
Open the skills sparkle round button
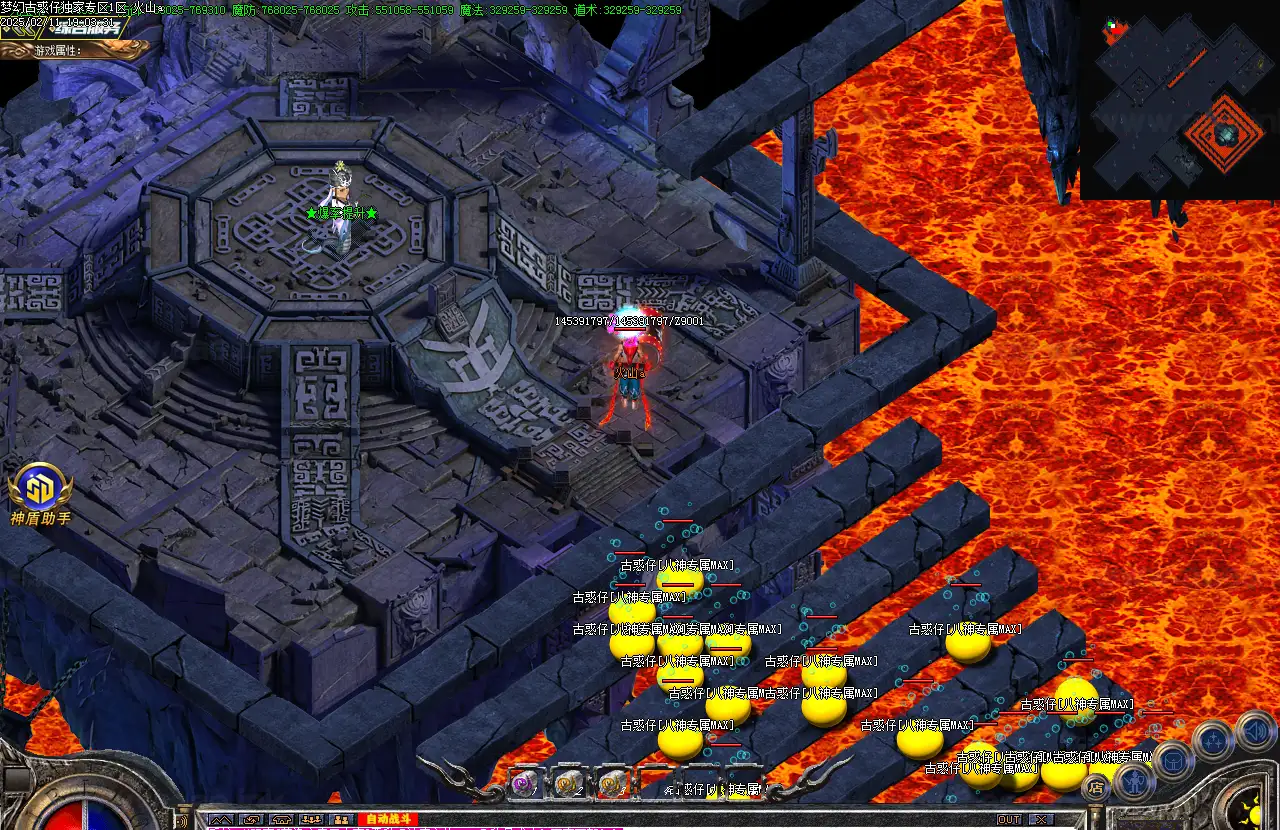click(1212, 741)
